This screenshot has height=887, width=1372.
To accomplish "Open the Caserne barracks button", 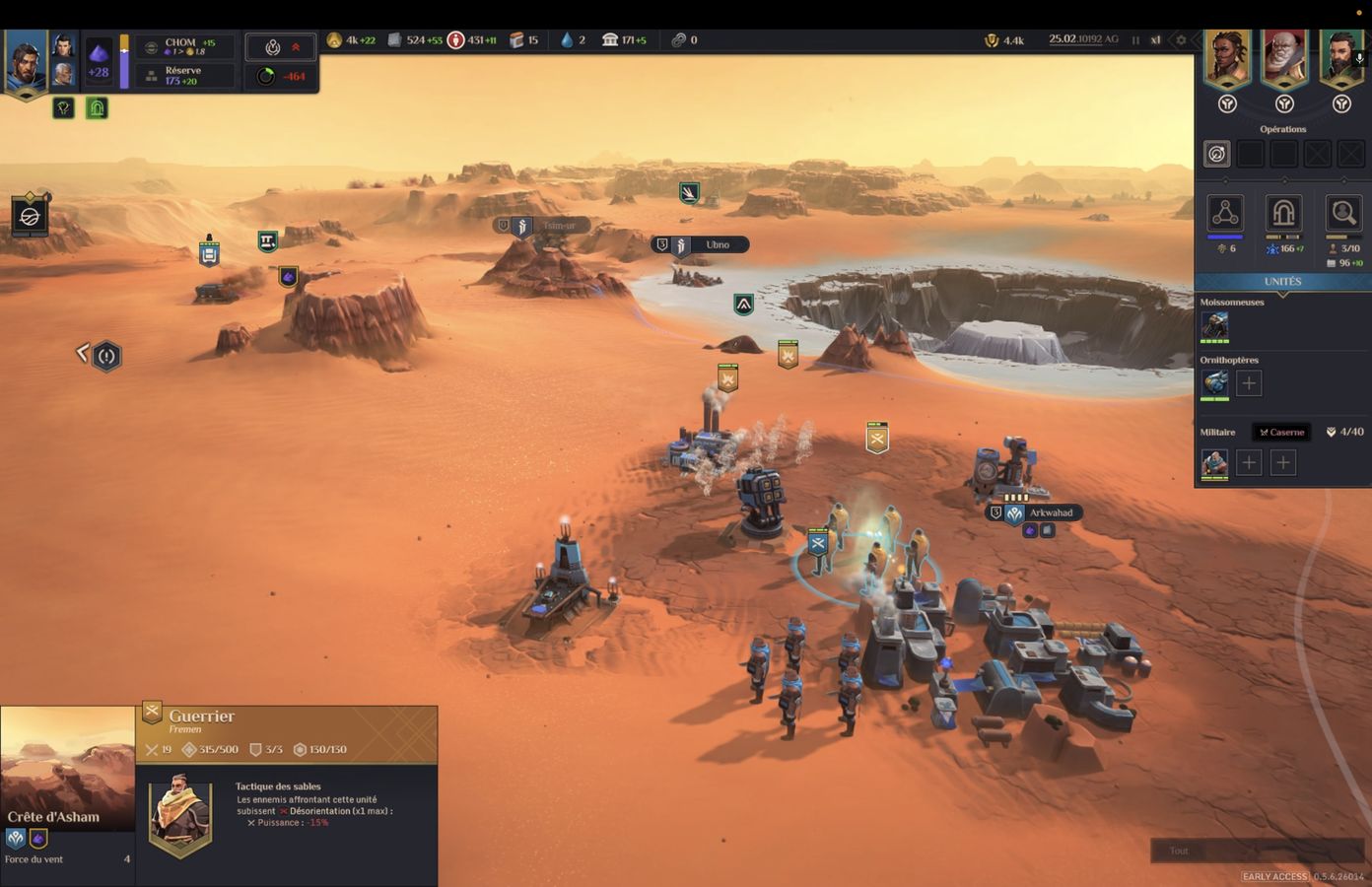I will click(x=1281, y=432).
